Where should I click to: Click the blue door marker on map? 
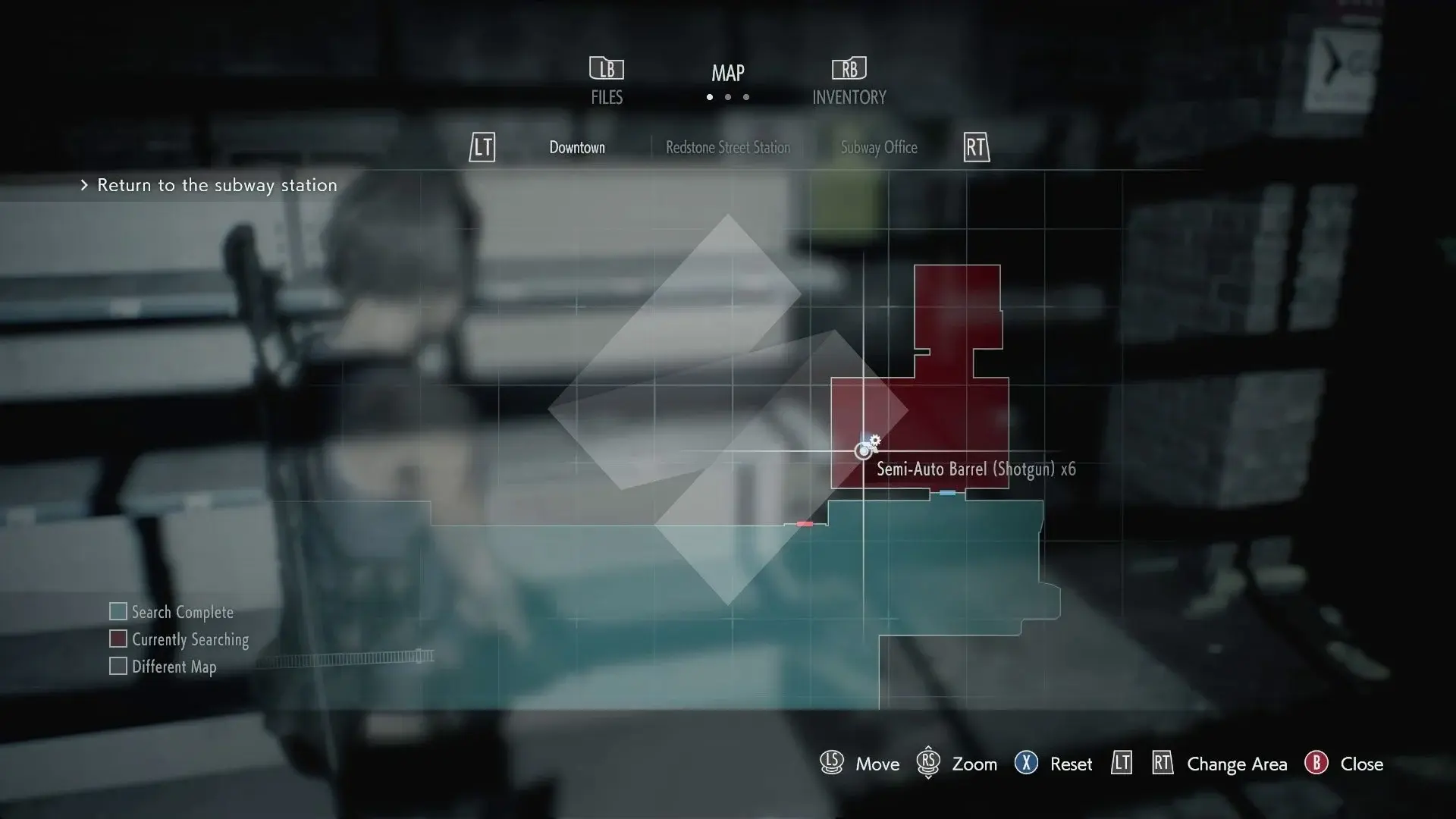coord(947,493)
